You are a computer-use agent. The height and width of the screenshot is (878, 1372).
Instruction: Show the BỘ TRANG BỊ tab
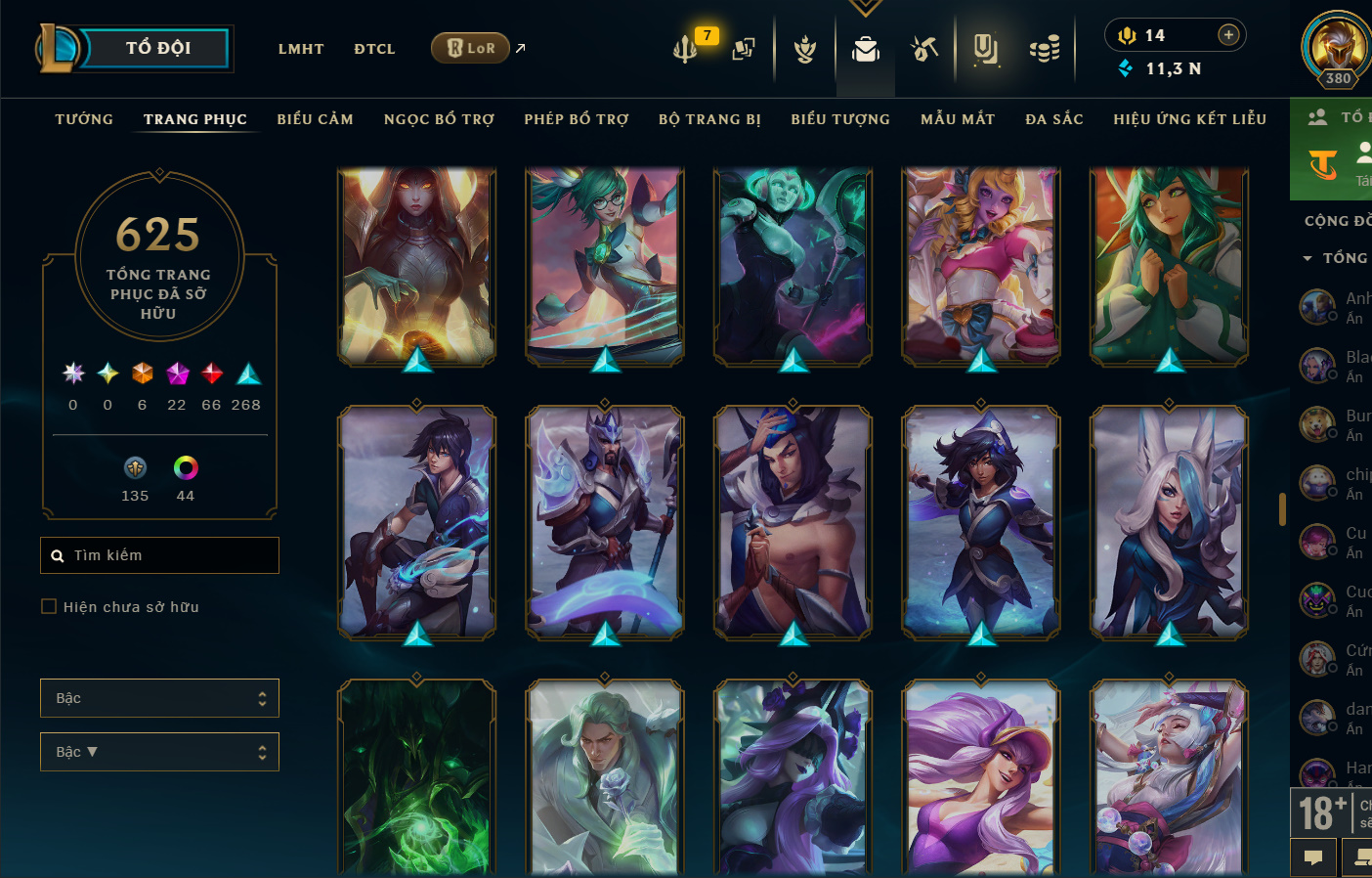pos(709,119)
